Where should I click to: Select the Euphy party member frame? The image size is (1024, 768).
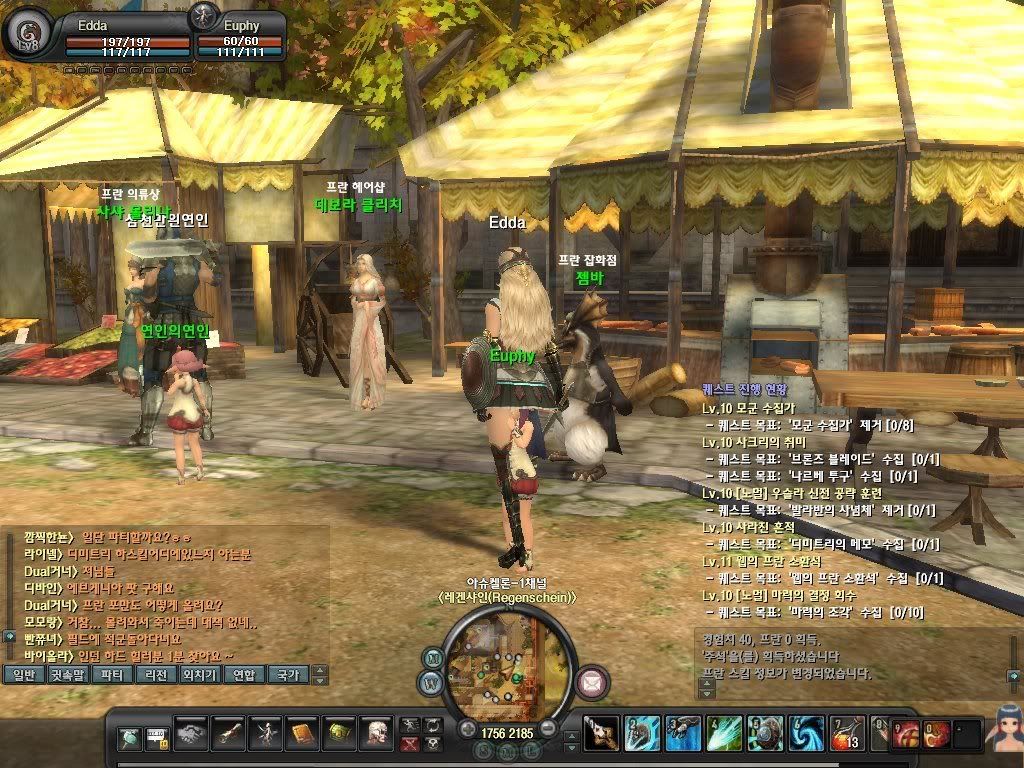point(235,33)
